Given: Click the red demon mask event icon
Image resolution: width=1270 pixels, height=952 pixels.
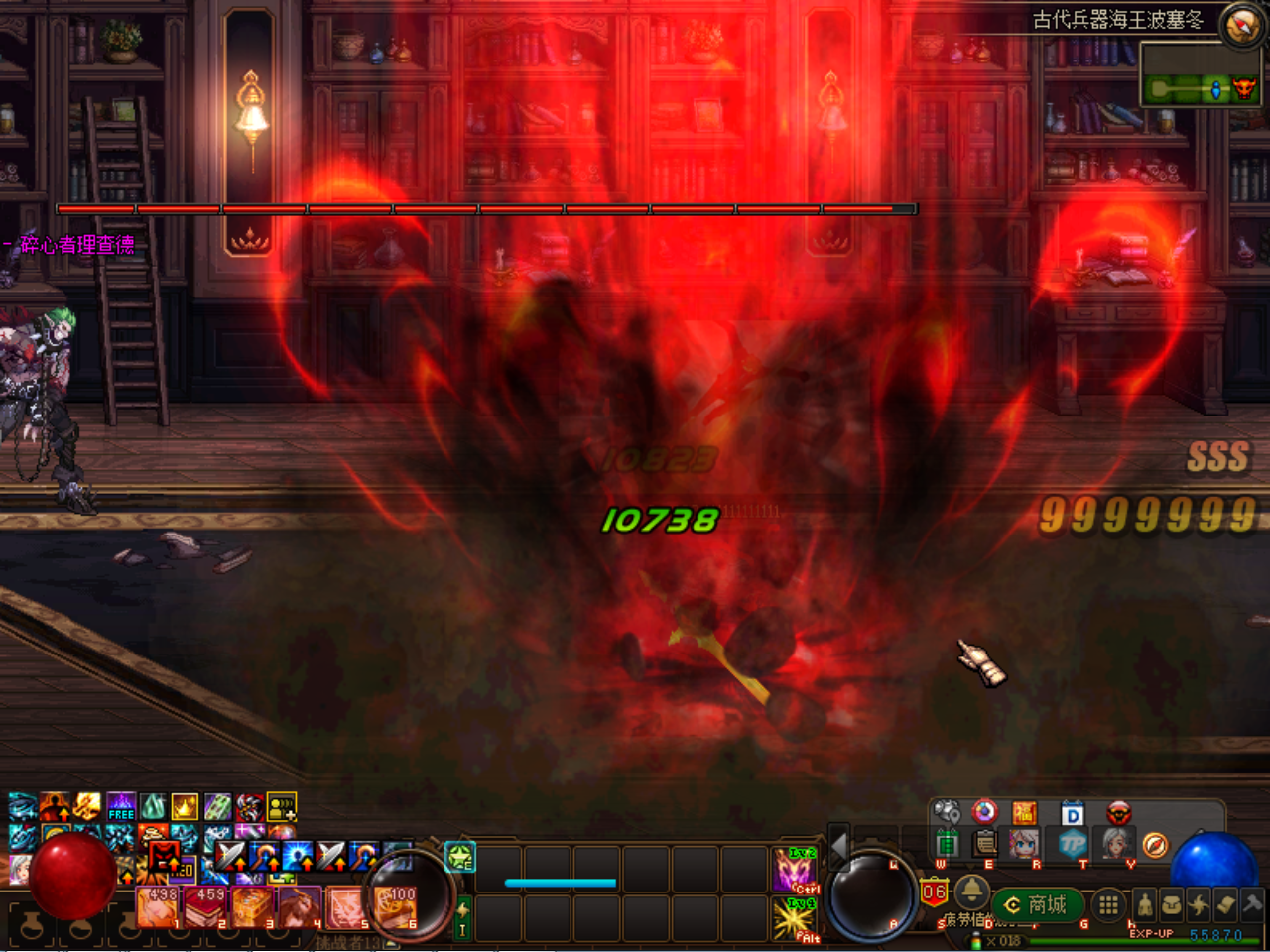Looking at the screenshot, I should point(1119,813).
